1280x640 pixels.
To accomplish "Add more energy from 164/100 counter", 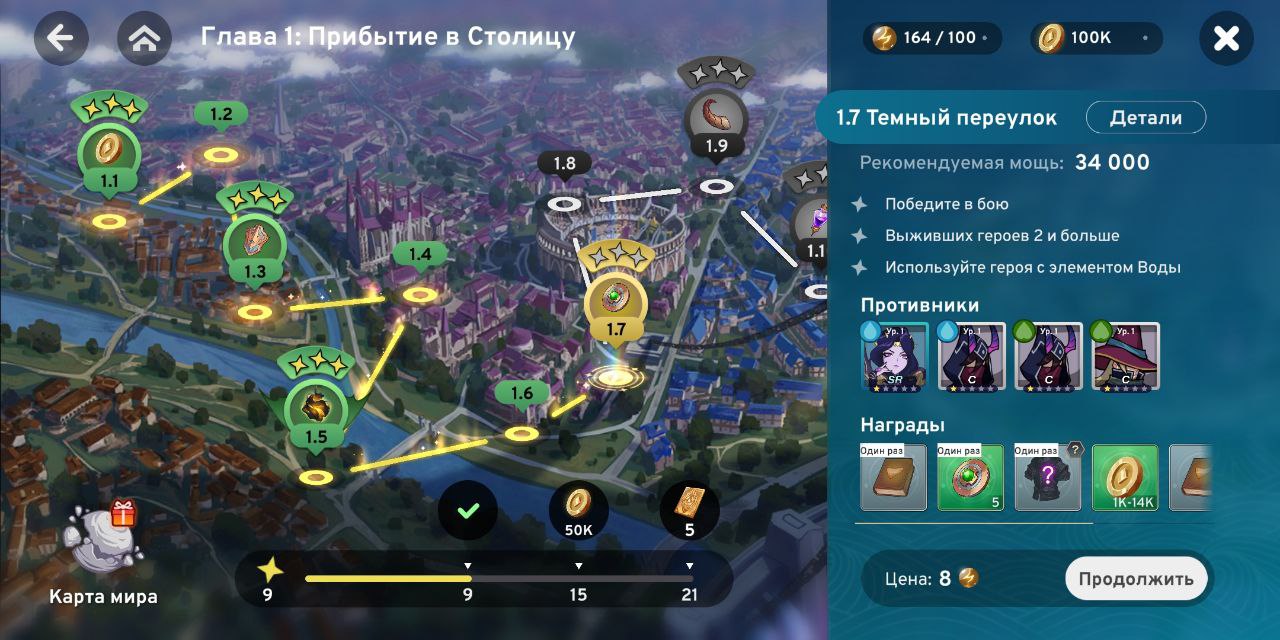I will [x=985, y=38].
